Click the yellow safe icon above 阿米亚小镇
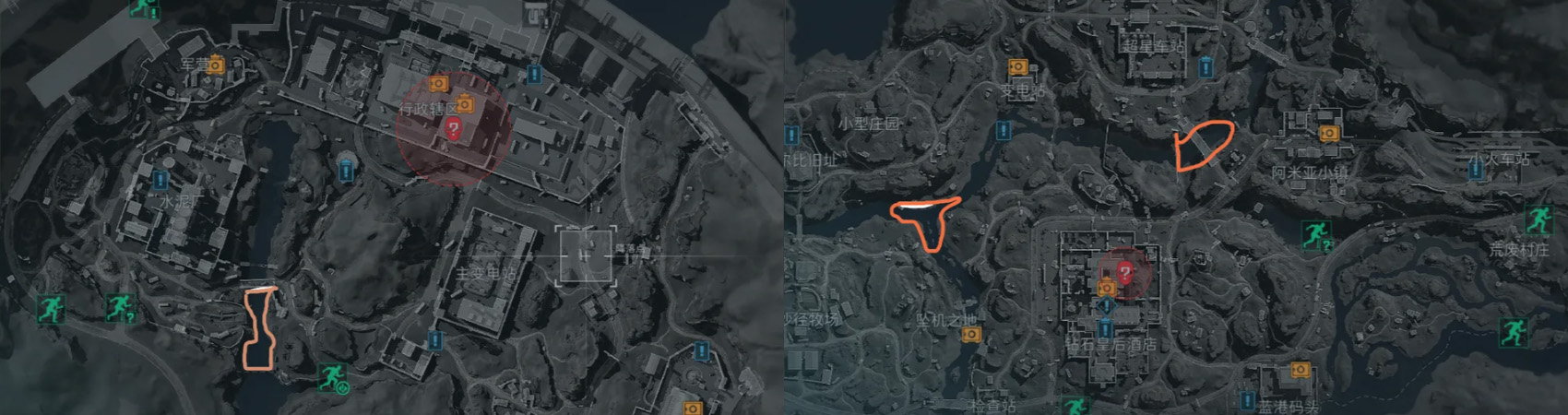This screenshot has height=415, width=1568. pos(1328,133)
